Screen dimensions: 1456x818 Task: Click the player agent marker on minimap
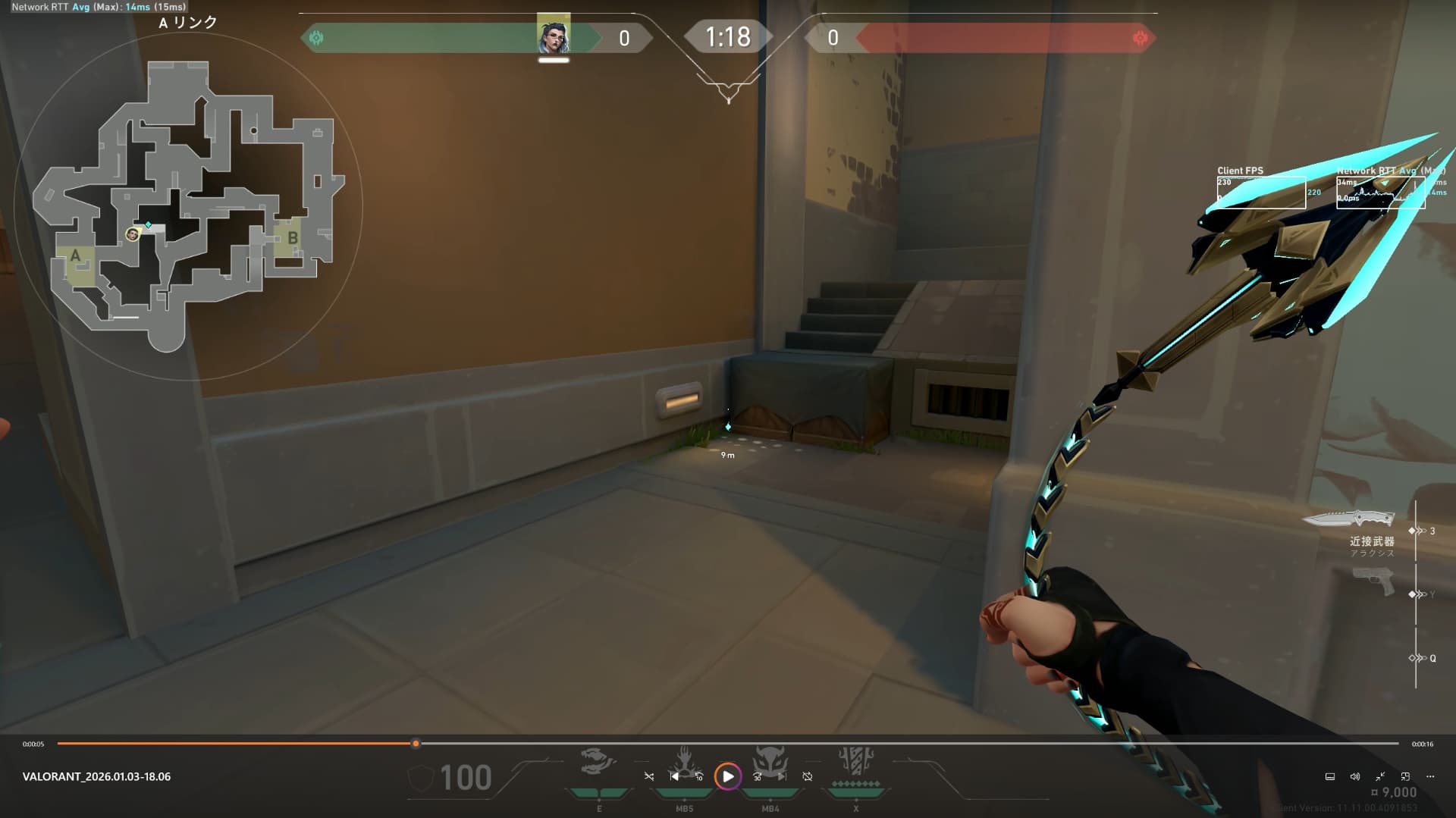tap(133, 234)
